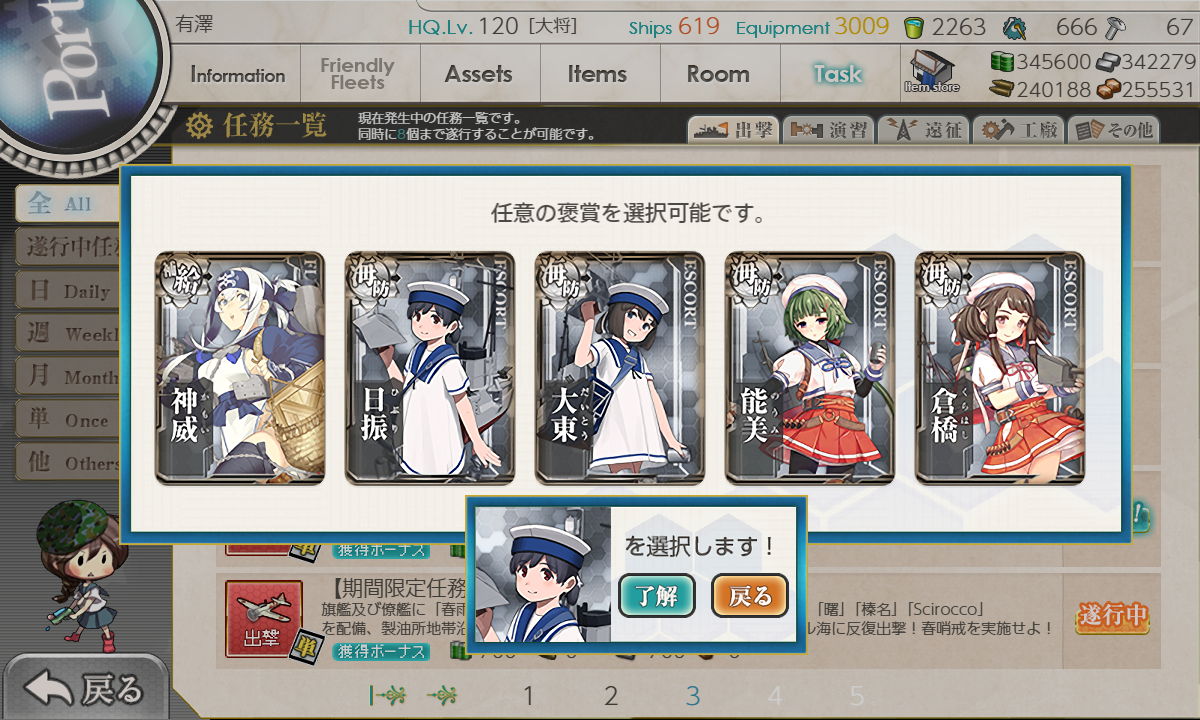The width and height of the screenshot is (1200, 720).
Task: Open the Friendly Fleets menu
Action: tap(357, 75)
